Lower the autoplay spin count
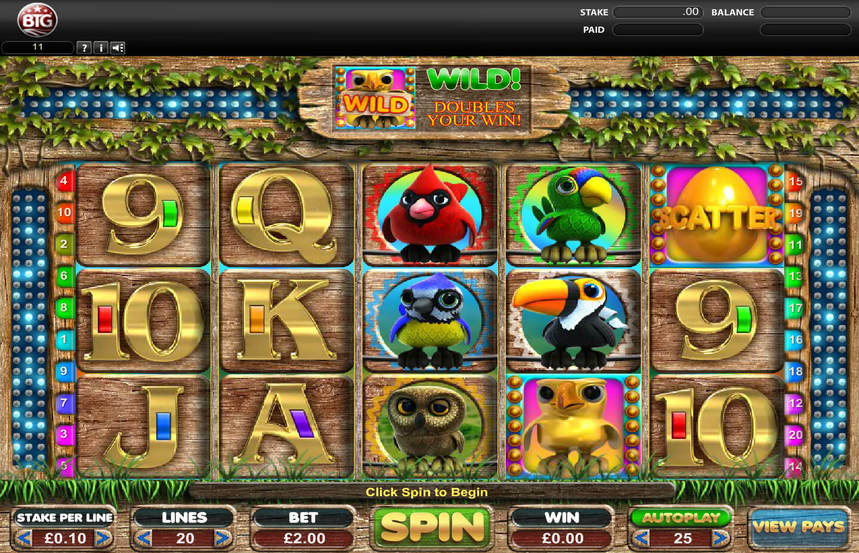The height and width of the screenshot is (553, 859). coord(637,539)
